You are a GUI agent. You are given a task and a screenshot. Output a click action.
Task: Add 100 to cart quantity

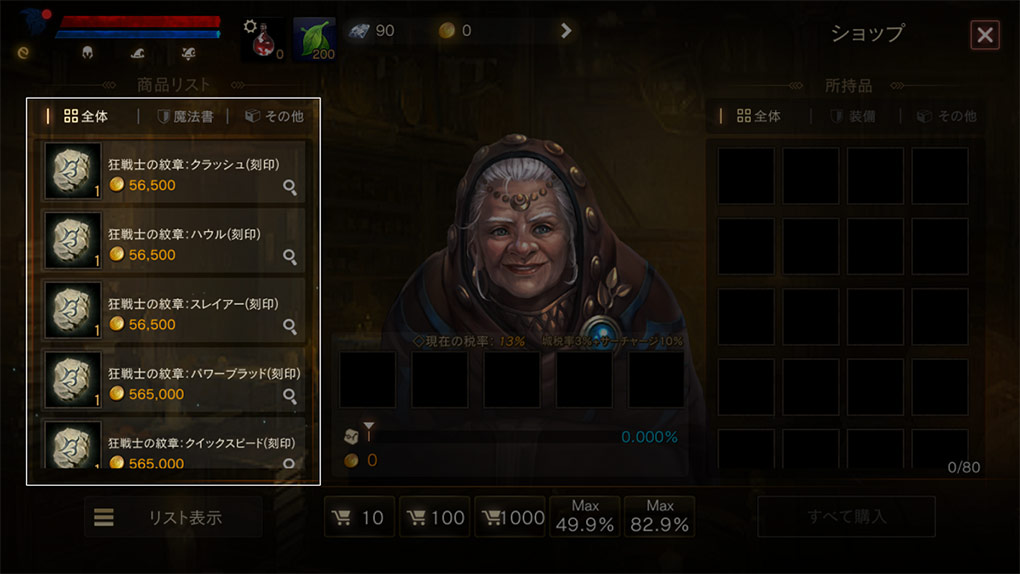(x=434, y=517)
